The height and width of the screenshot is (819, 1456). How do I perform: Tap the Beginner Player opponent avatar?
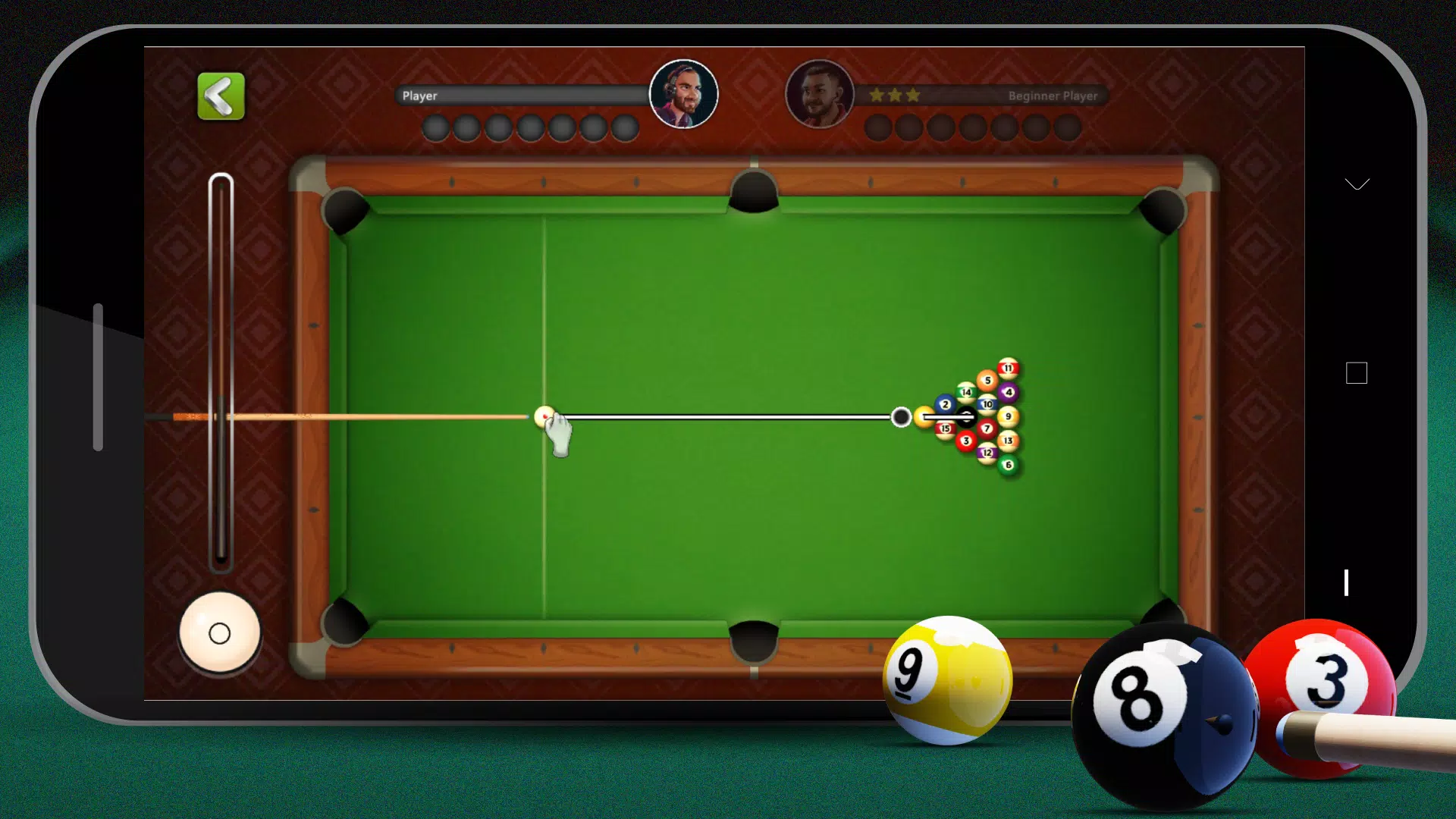pos(820,93)
